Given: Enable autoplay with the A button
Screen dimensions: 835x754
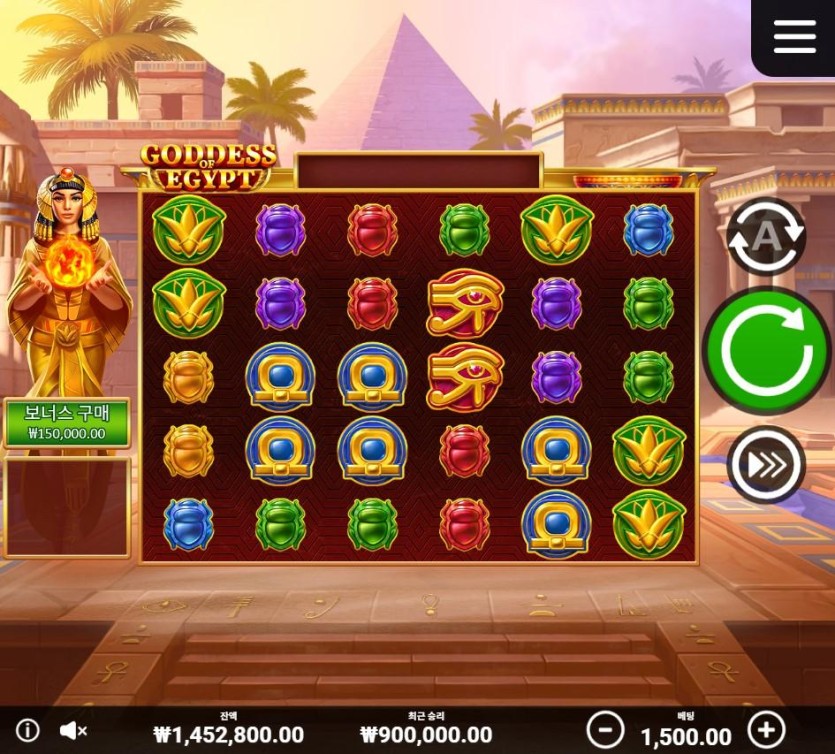Looking at the screenshot, I should click(x=765, y=236).
